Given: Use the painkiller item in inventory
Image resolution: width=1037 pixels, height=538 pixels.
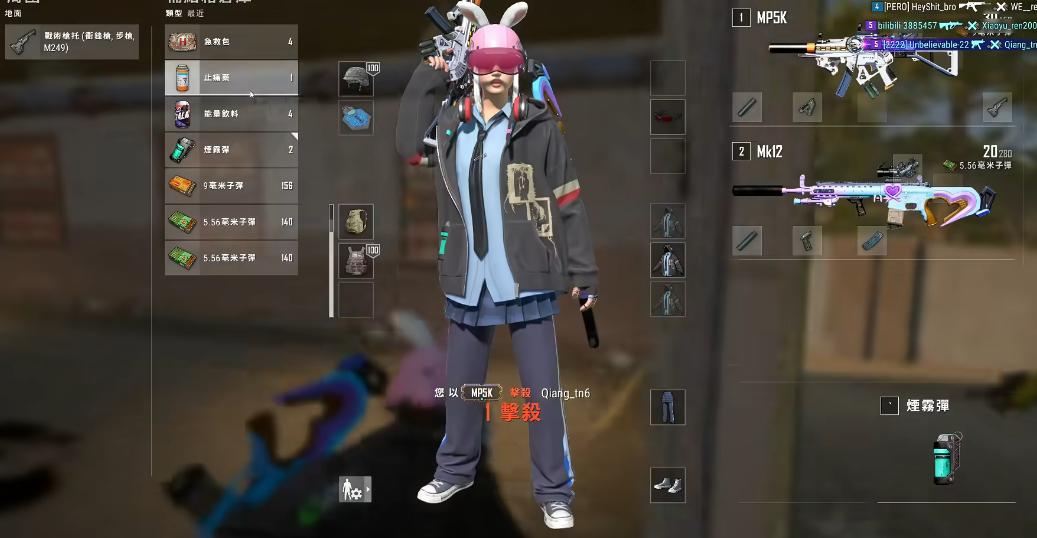Looking at the screenshot, I should (x=231, y=78).
